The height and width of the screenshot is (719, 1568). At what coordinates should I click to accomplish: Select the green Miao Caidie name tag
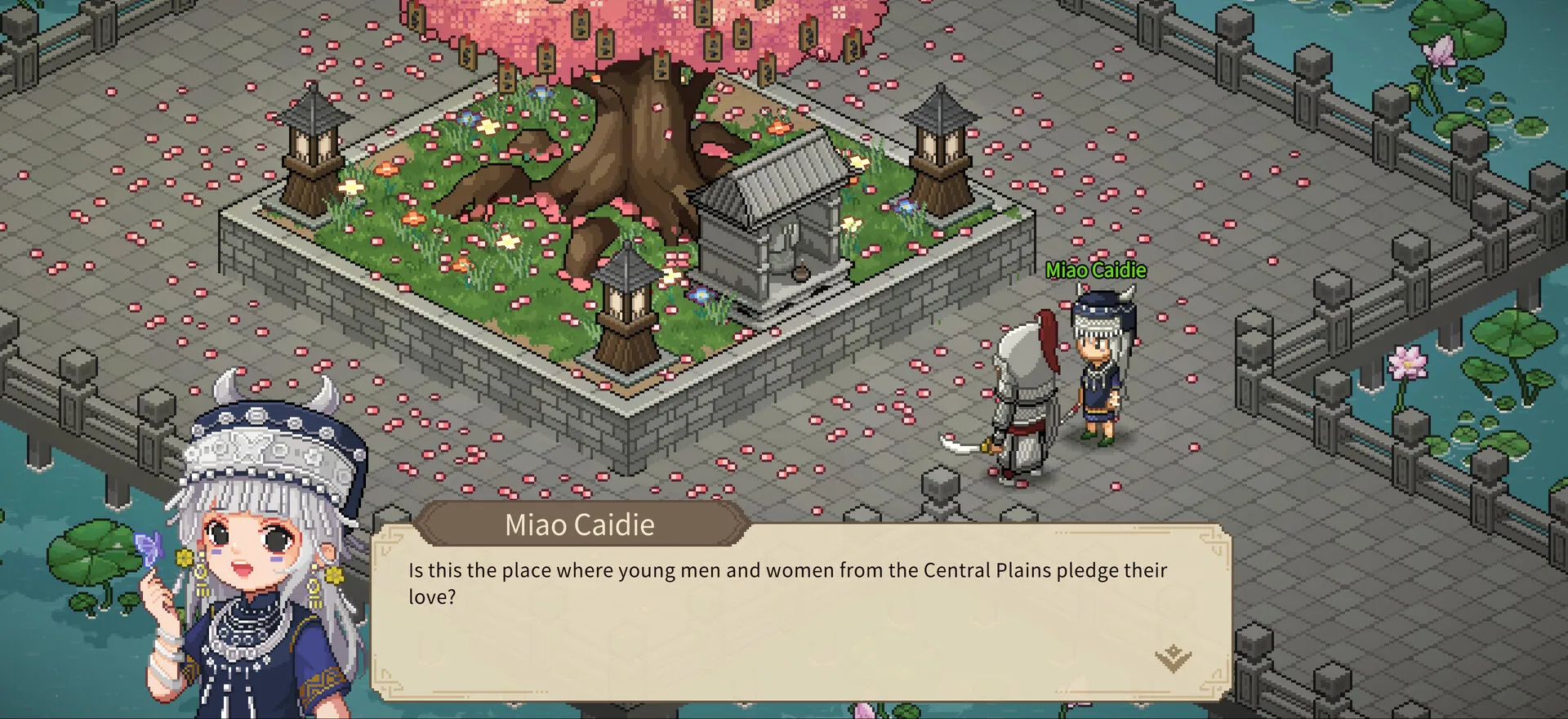(x=1097, y=270)
